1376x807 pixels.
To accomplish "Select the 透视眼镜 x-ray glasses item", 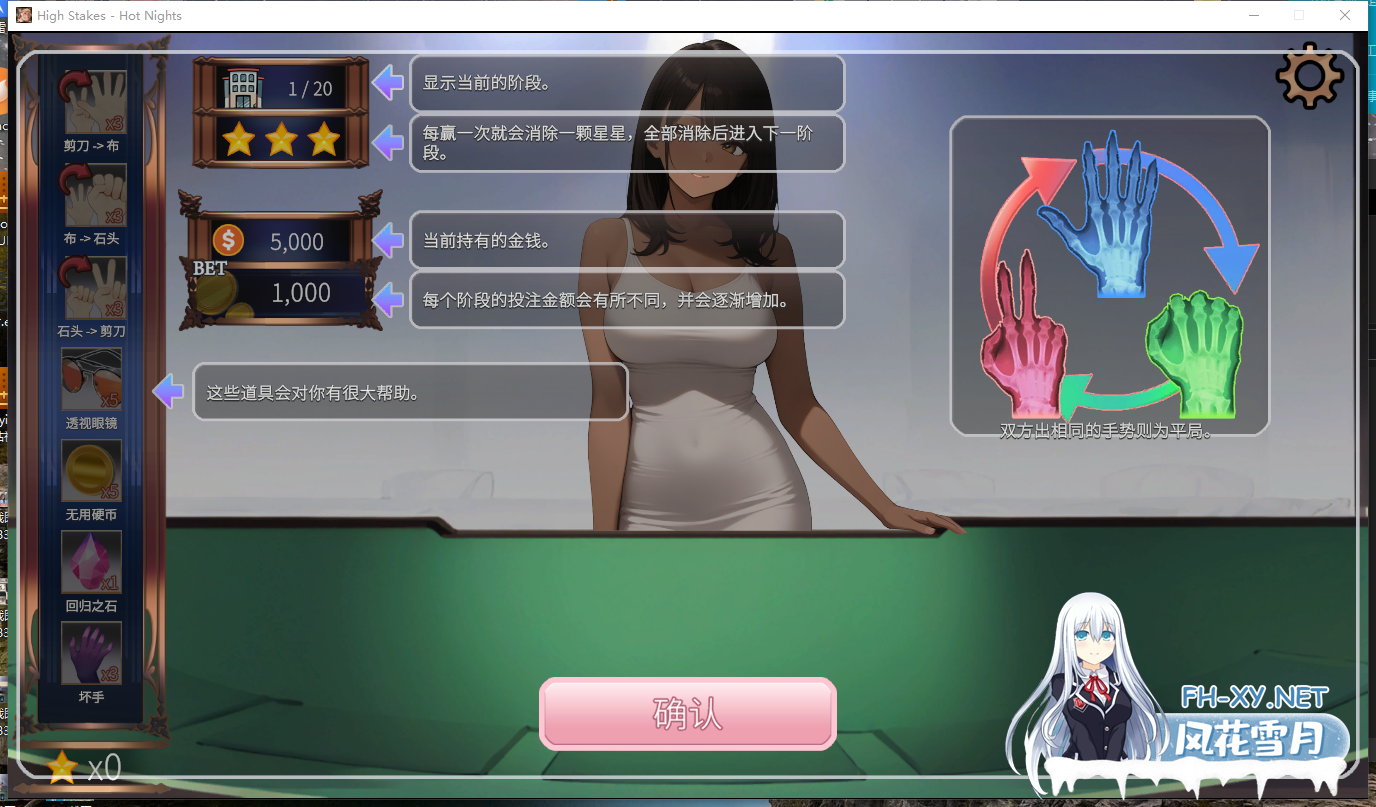I will pyautogui.click(x=91, y=380).
